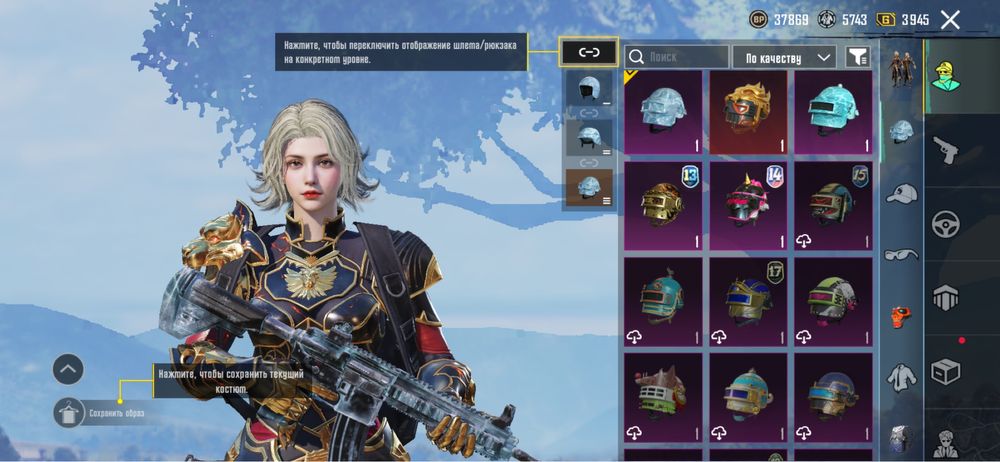1000x462 pixels.
Task: Close the inventory screen with the X
Action: pyautogui.click(x=950, y=20)
